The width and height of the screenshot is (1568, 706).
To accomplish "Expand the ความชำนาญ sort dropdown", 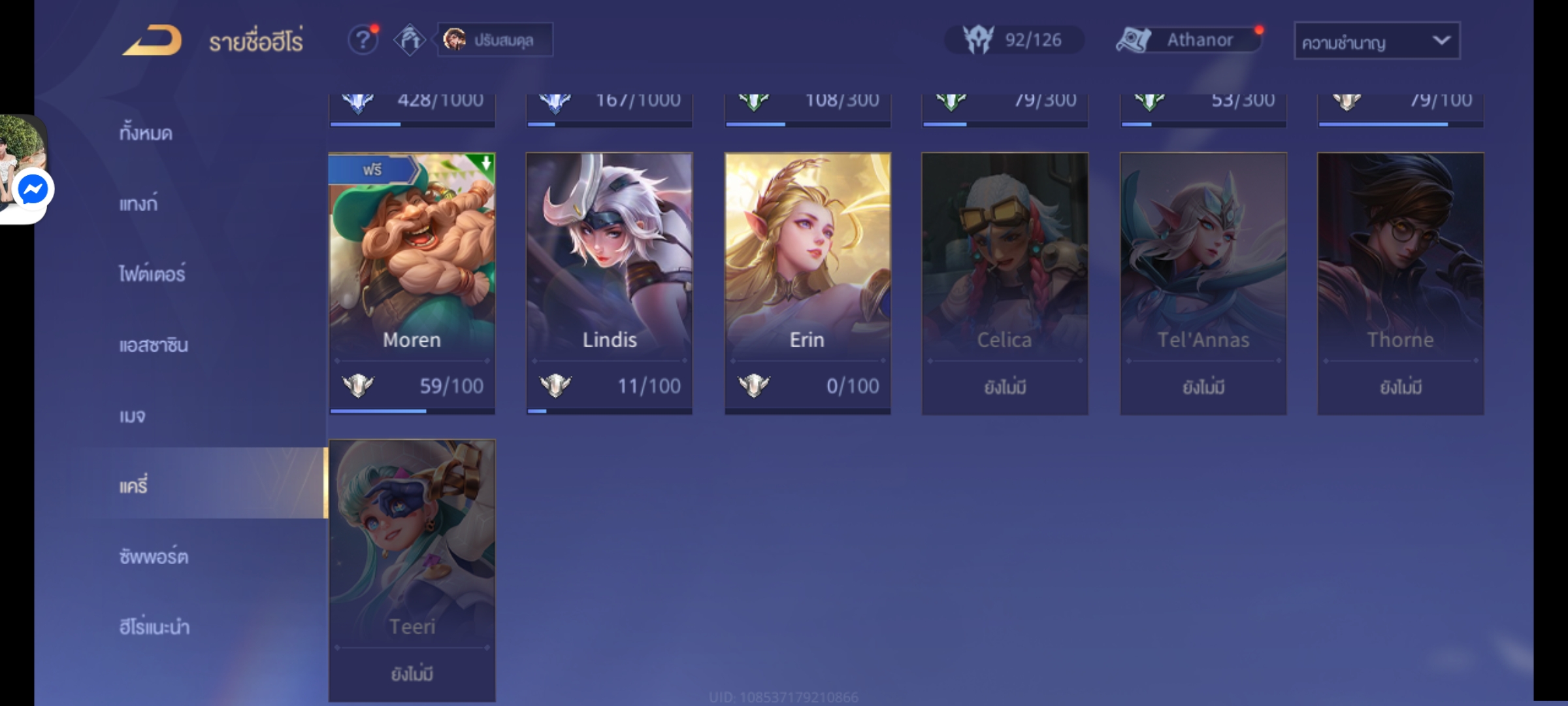I will point(1377,42).
